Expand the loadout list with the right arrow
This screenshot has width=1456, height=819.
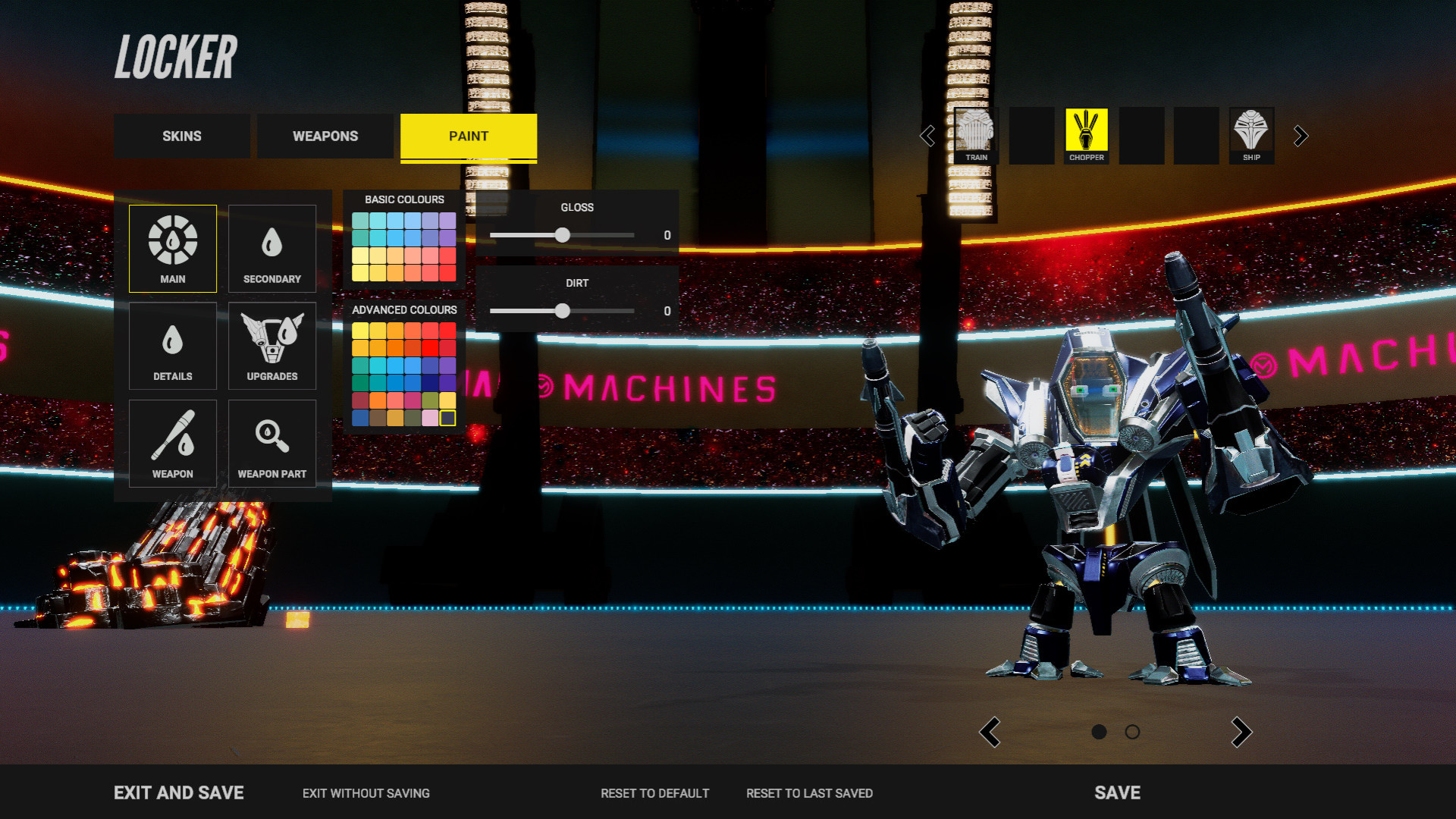pyautogui.click(x=1300, y=136)
